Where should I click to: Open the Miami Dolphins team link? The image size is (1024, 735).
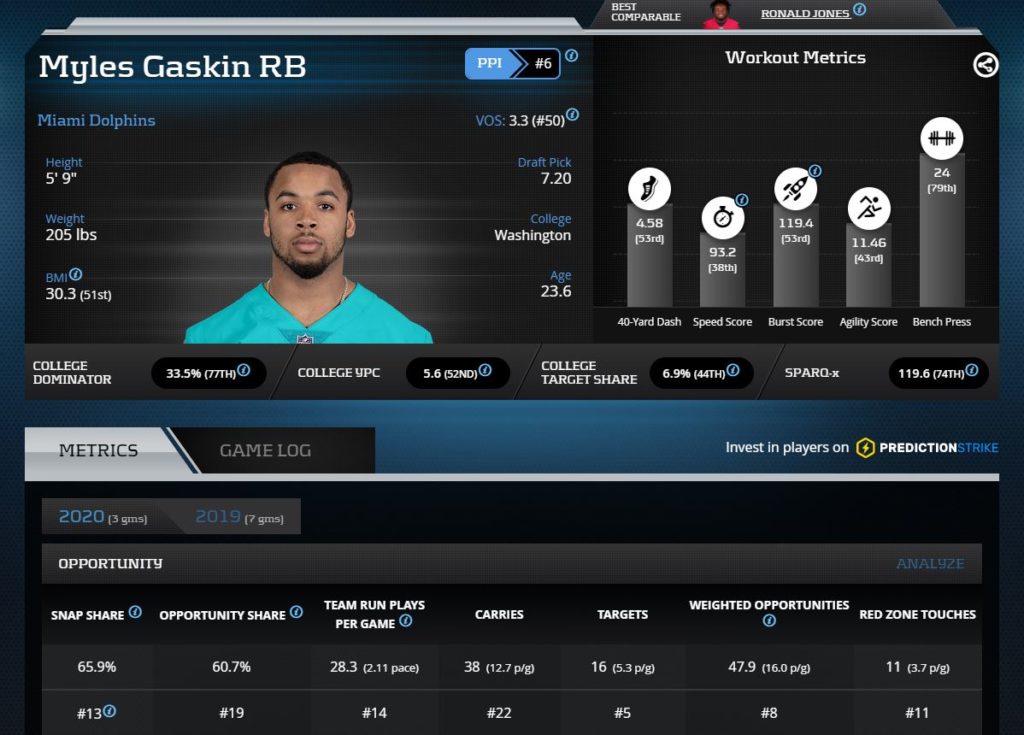[96, 120]
